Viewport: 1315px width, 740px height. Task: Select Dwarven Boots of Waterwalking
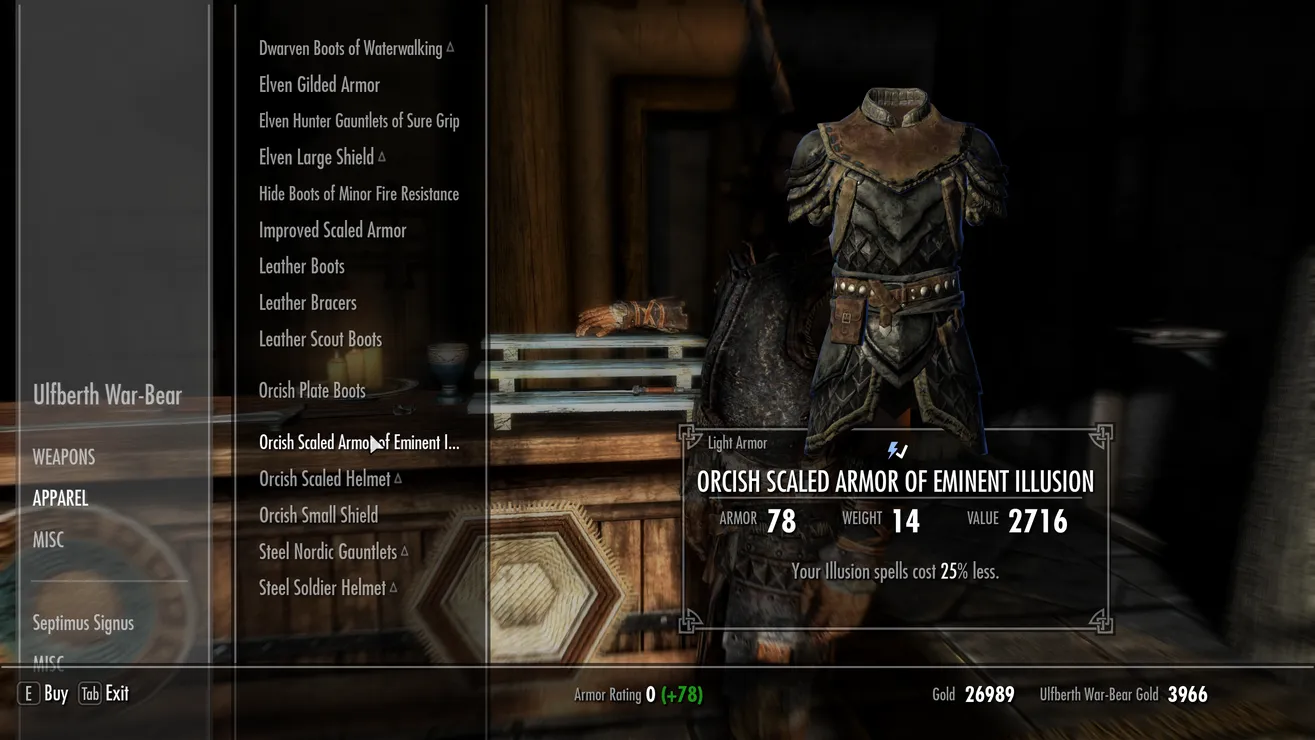click(x=350, y=48)
